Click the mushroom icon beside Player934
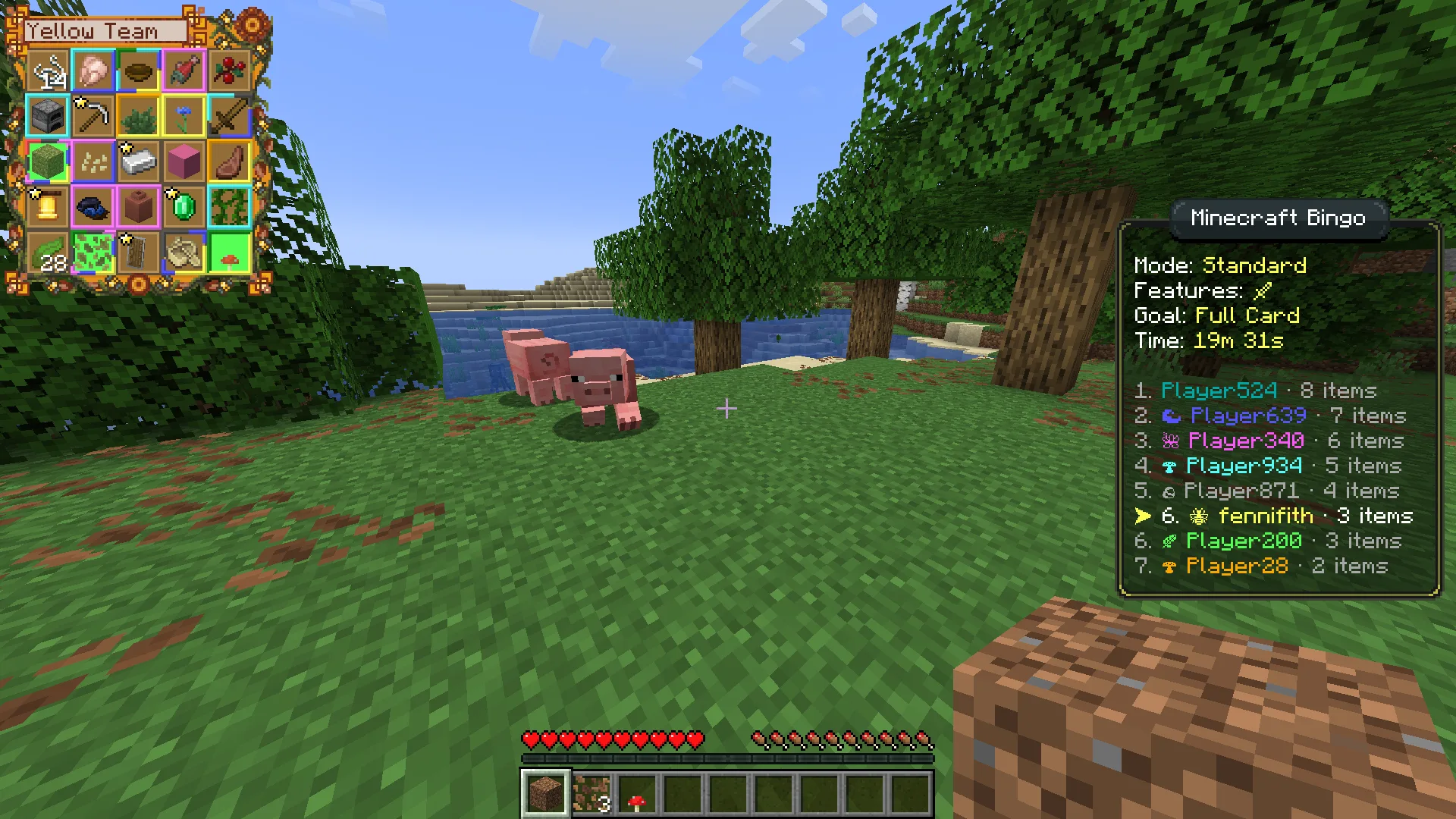Viewport: 1456px width, 819px height. [x=1168, y=466]
